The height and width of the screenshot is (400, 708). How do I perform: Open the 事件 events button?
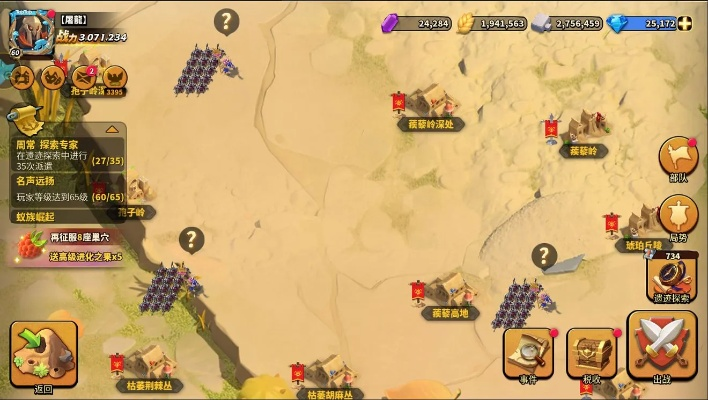pyautogui.click(x=528, y=353)
